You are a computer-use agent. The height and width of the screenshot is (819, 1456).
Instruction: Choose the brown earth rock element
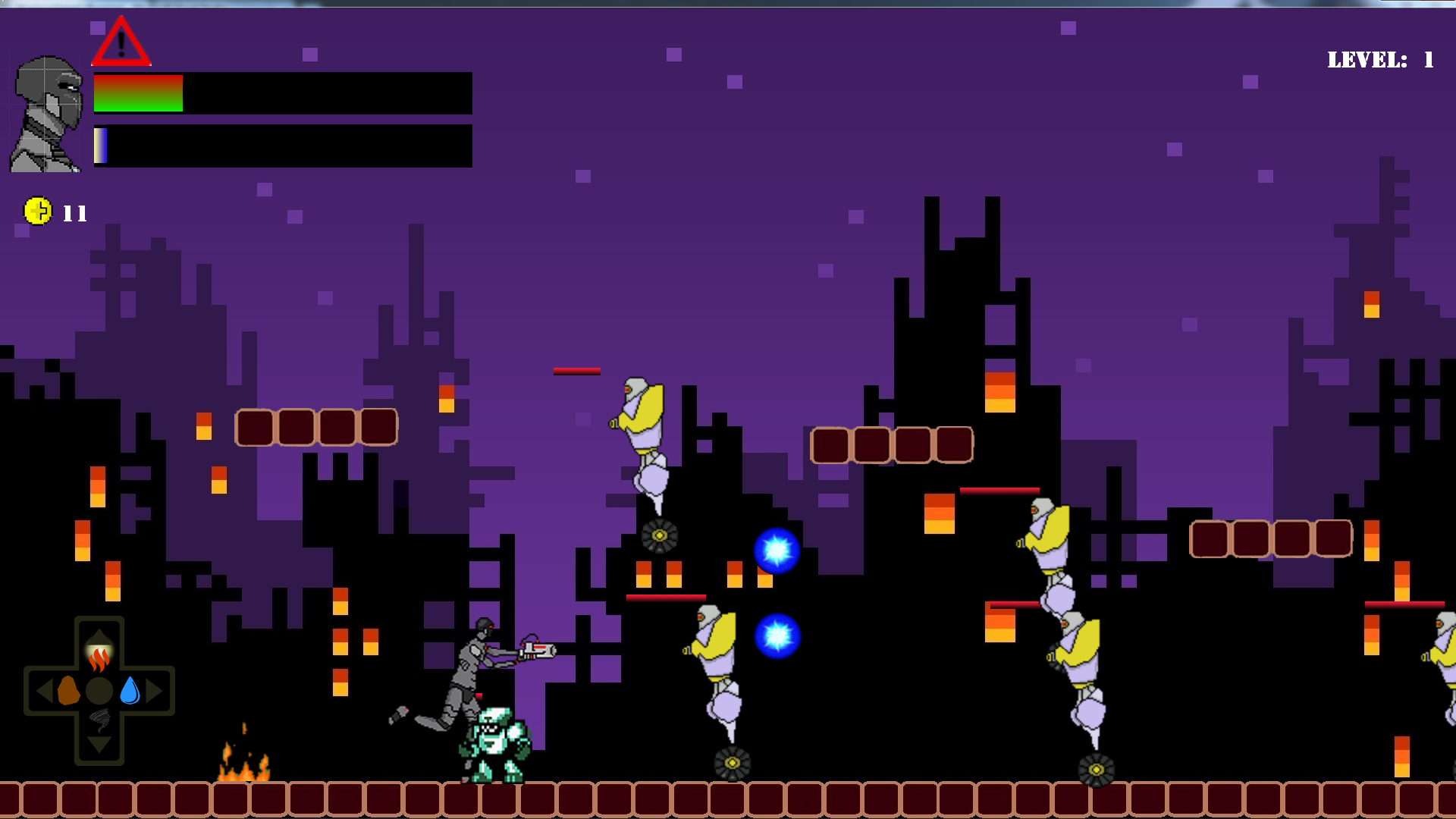coord(68,691)
